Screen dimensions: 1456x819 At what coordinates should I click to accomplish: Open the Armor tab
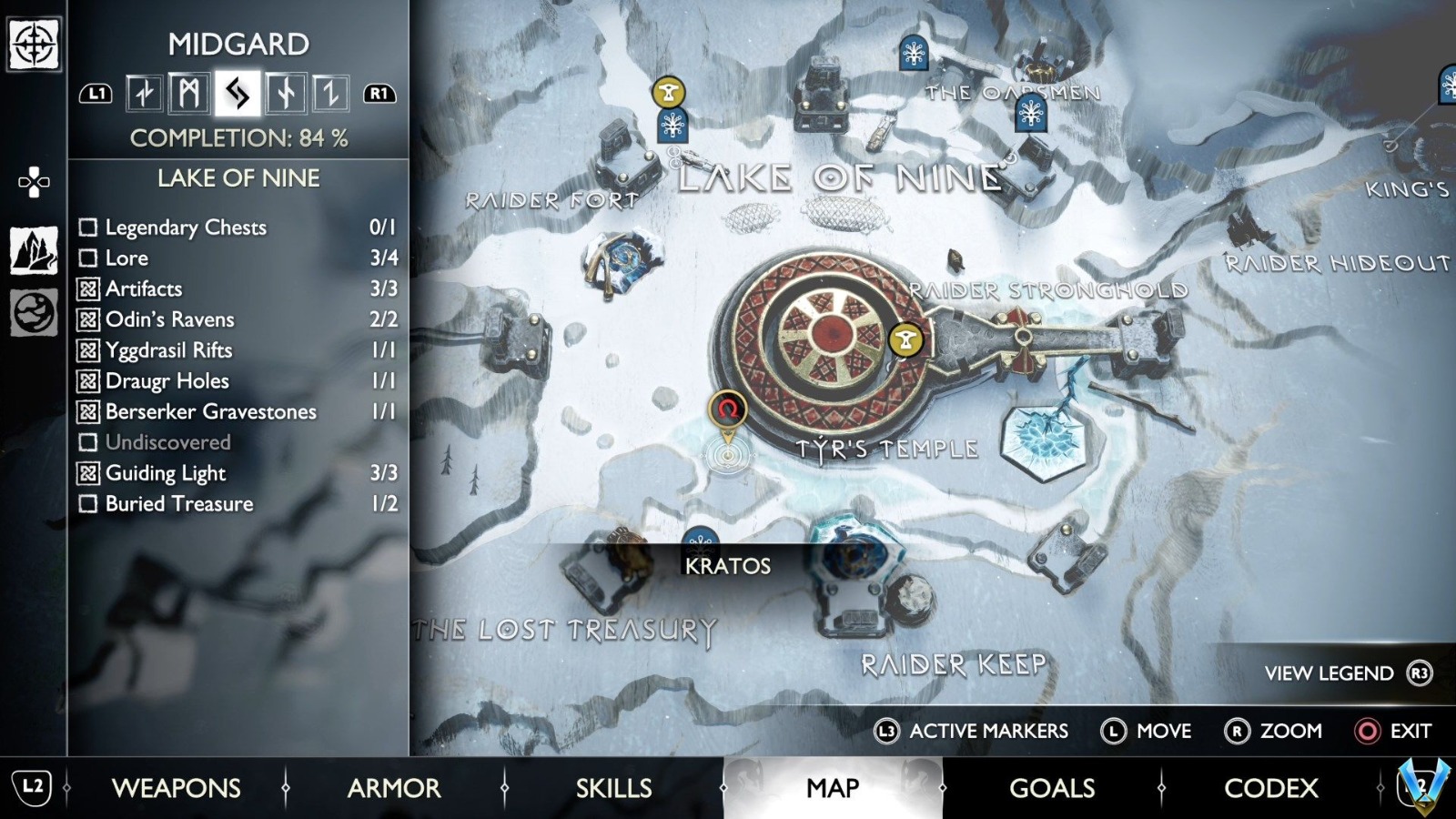pyautogui.click(x=394, y=788)
